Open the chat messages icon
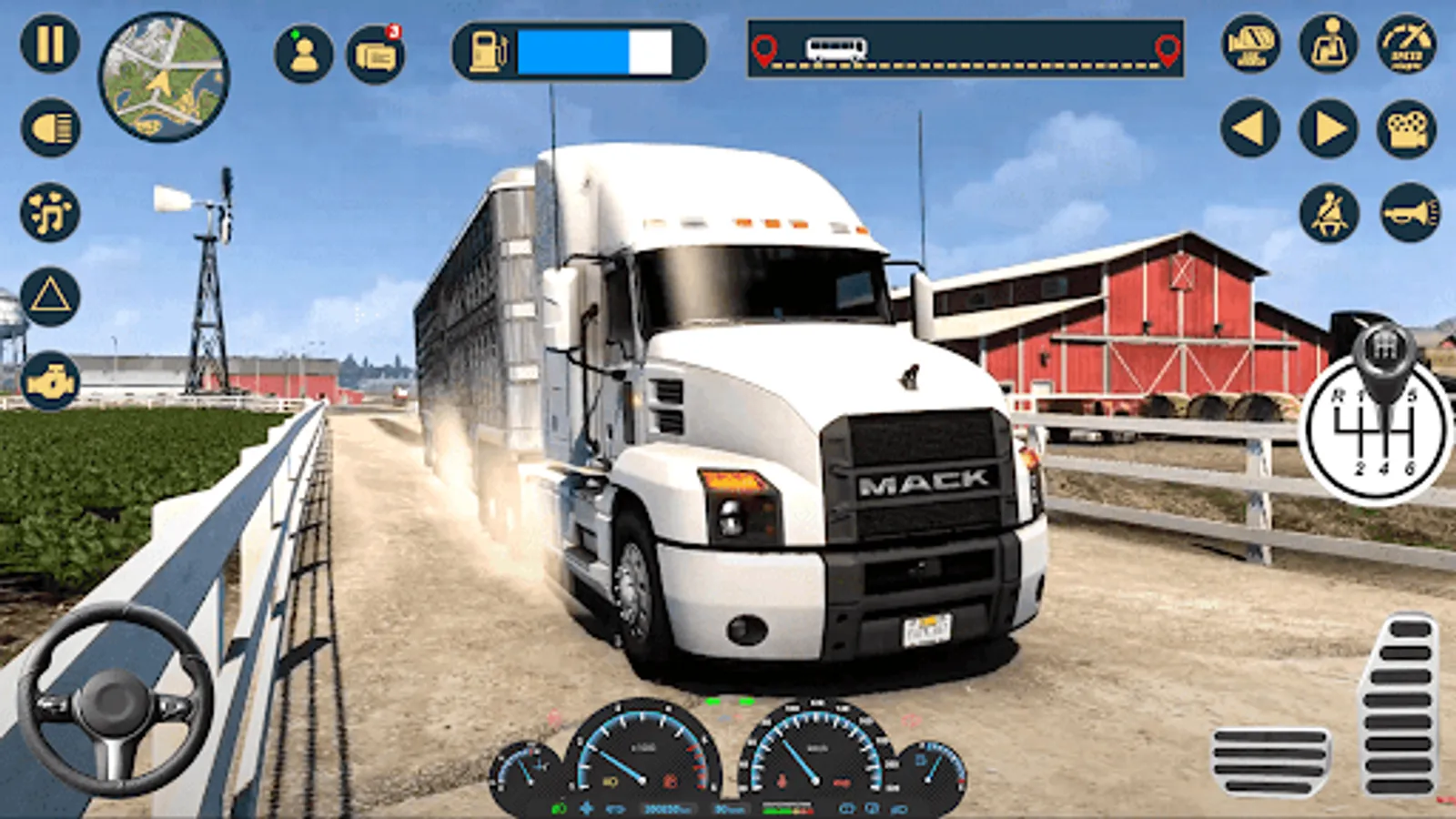 pos(376,55)
